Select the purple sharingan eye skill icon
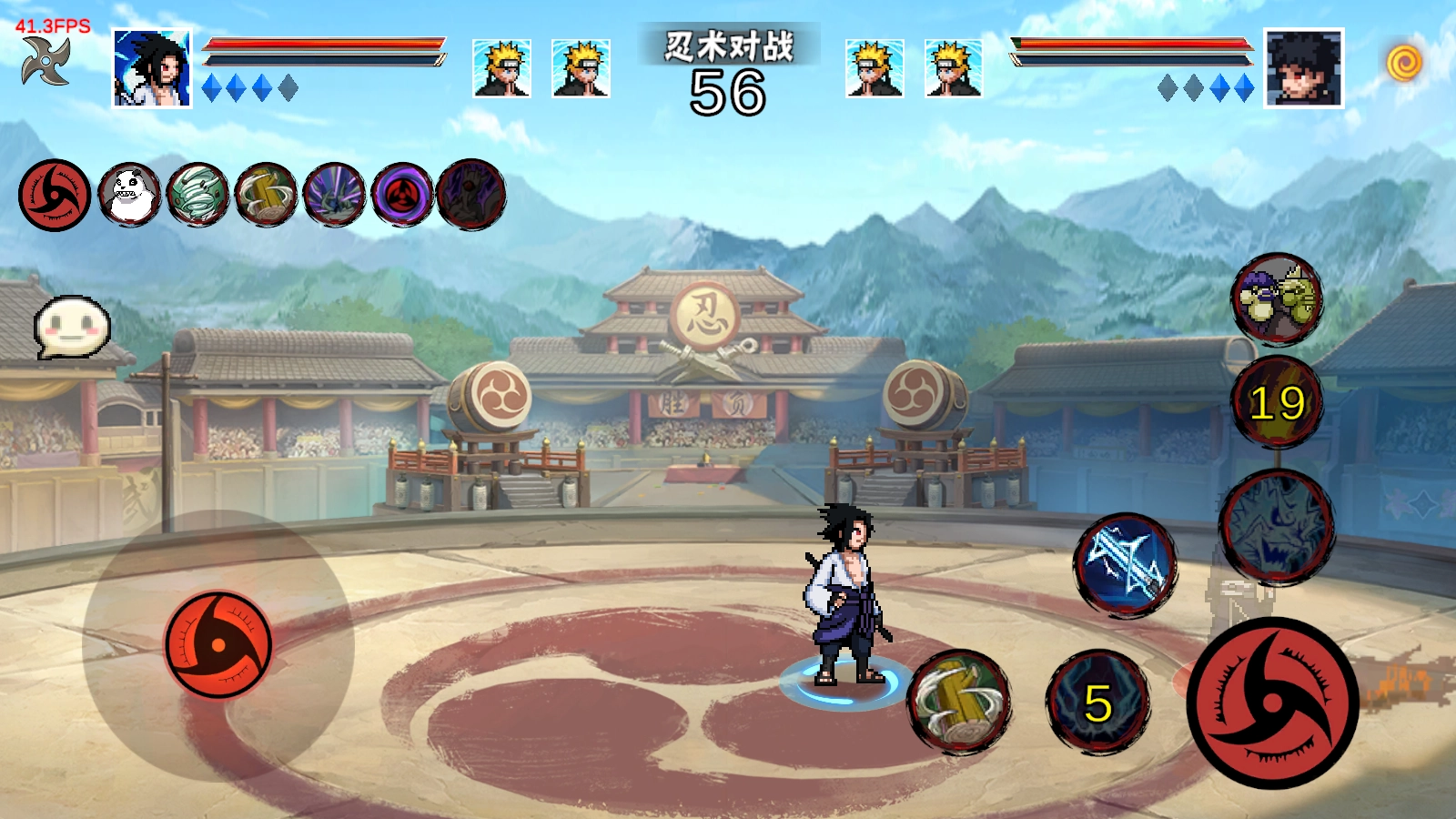This screenshot has width=1456, height=819. [x=402, y=195]
